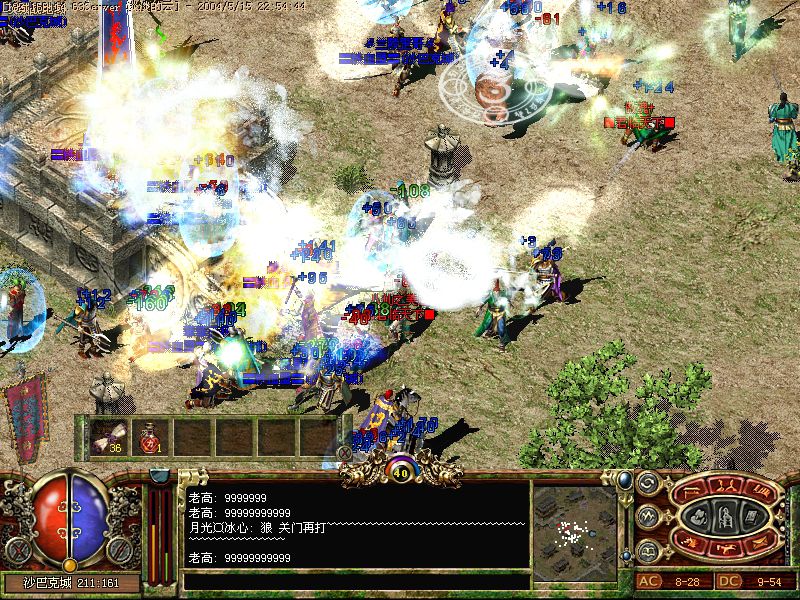Activate the round lightning bolt button
Screen dimensions: 800x600
647,517
